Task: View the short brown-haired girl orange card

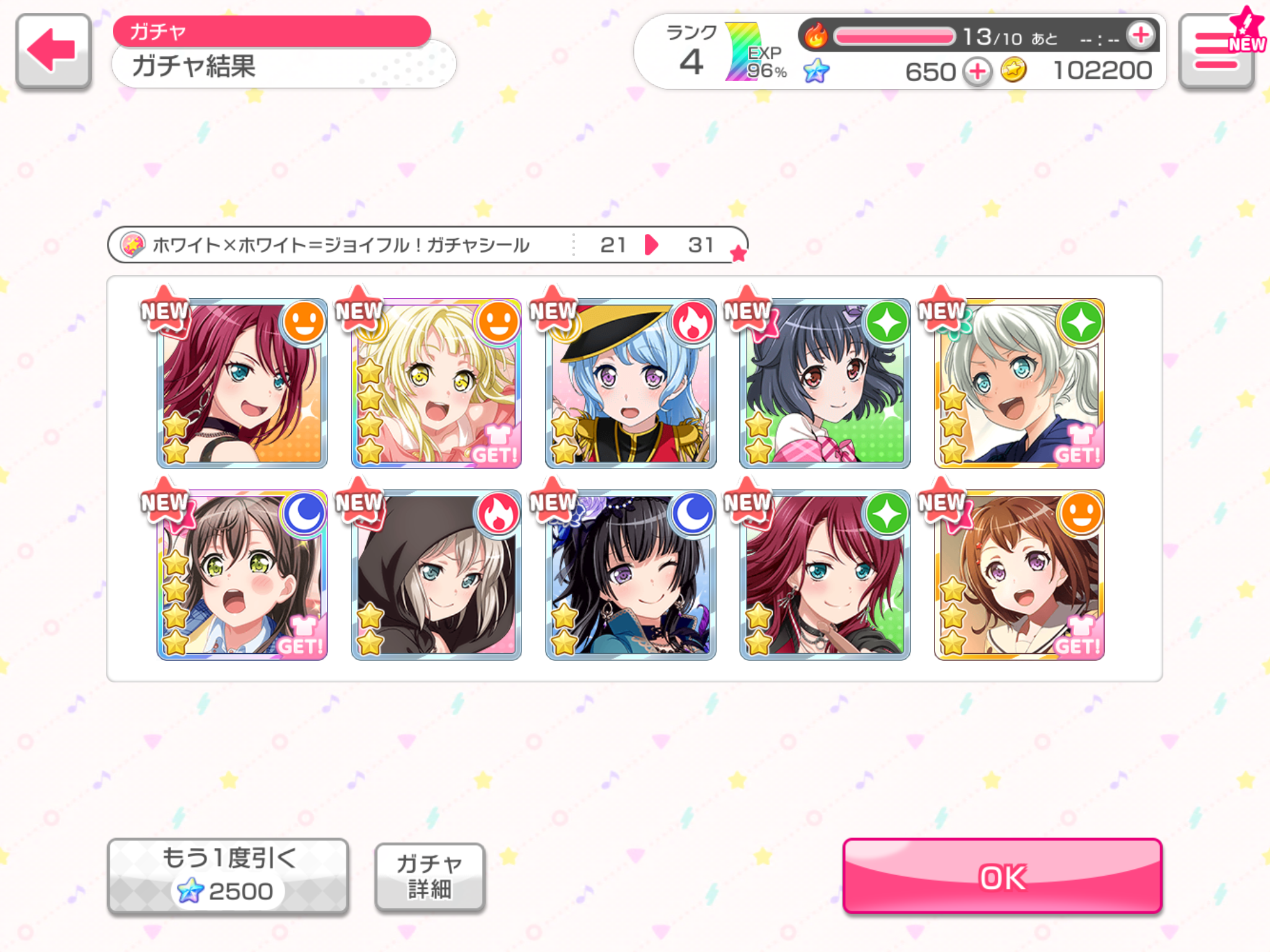Action: 1019,575
